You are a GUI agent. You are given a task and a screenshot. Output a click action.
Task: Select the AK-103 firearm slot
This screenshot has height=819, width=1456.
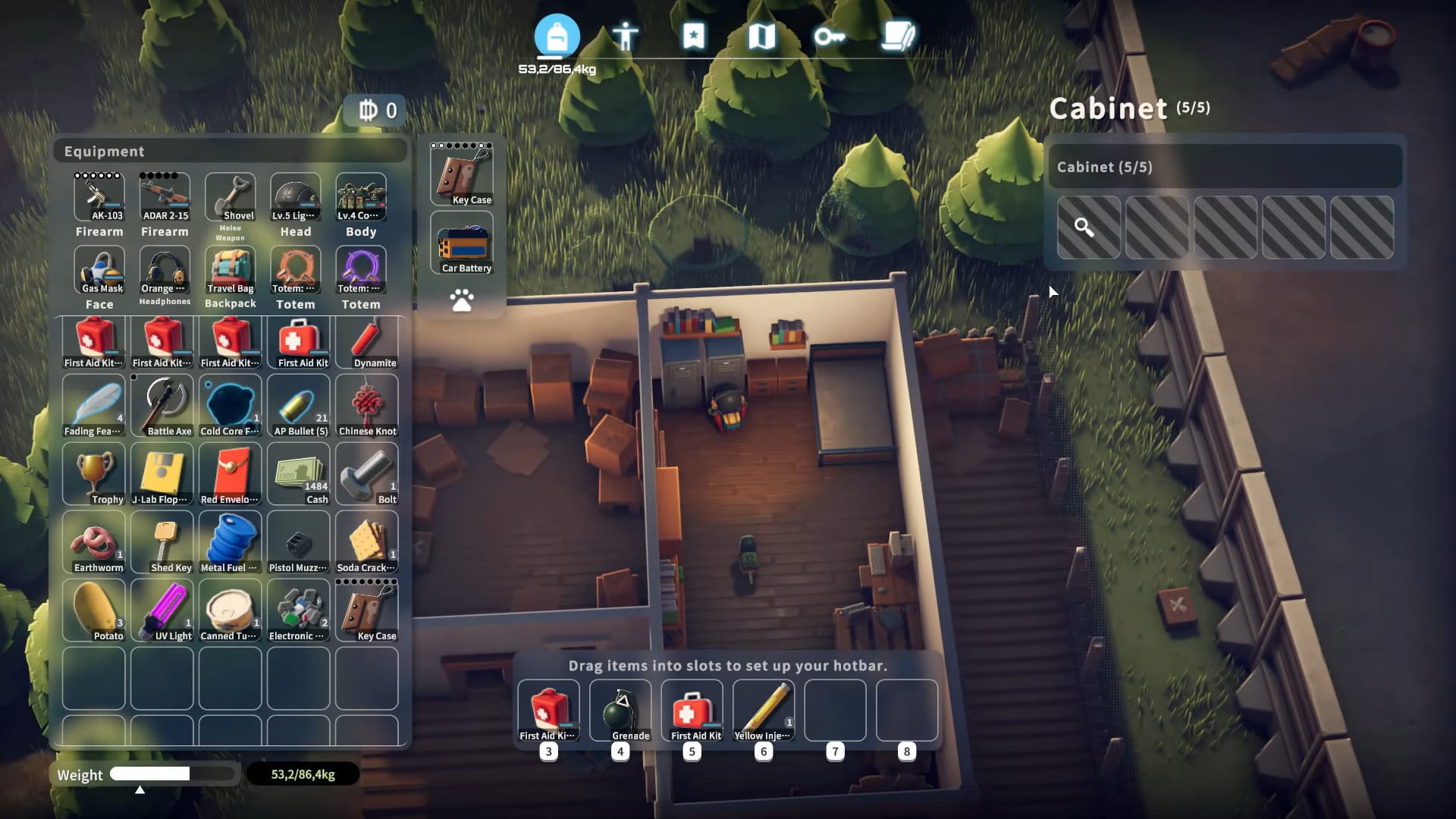tap(99, 196)
